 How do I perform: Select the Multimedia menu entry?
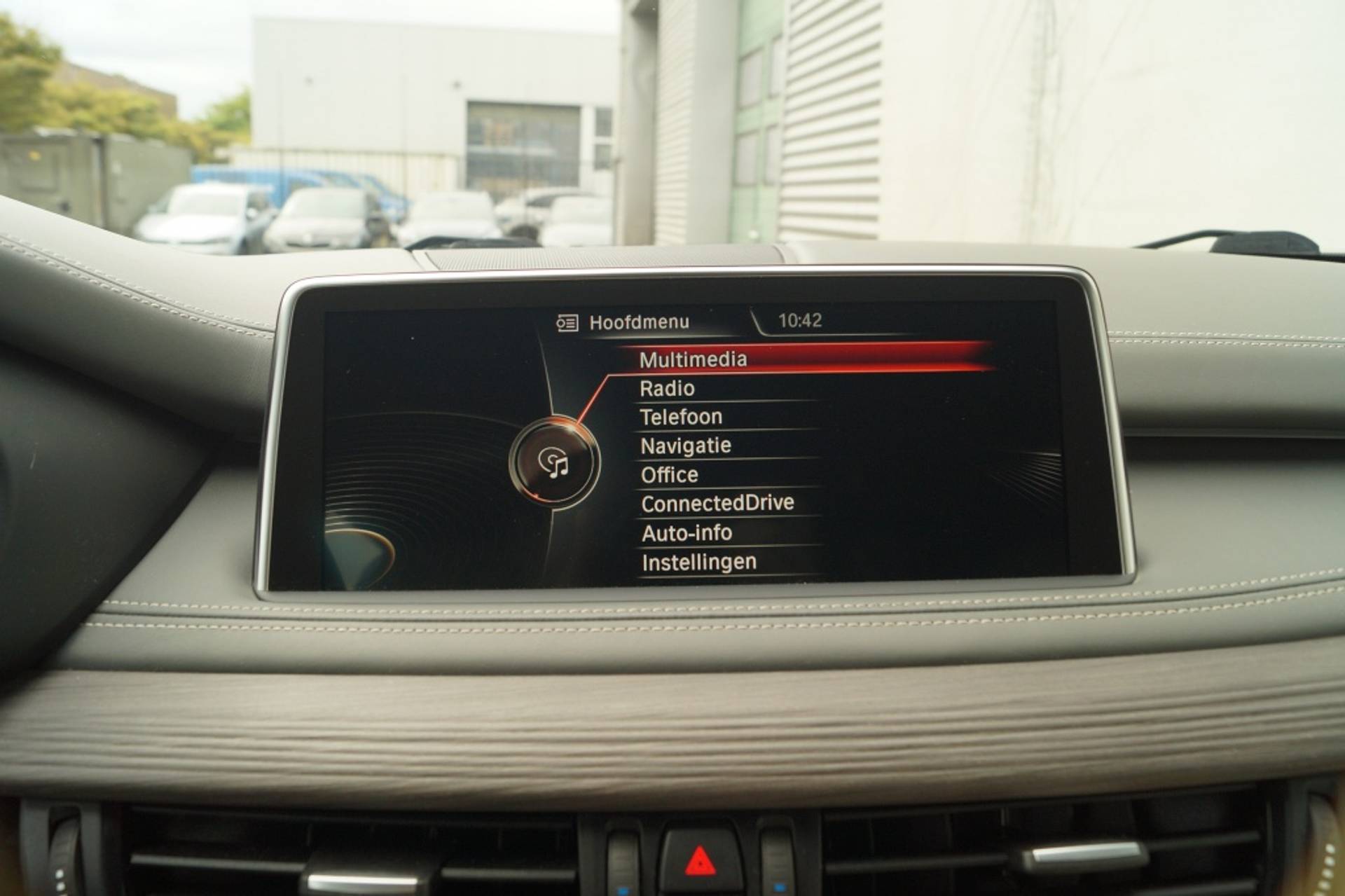(x=693, y=359)
